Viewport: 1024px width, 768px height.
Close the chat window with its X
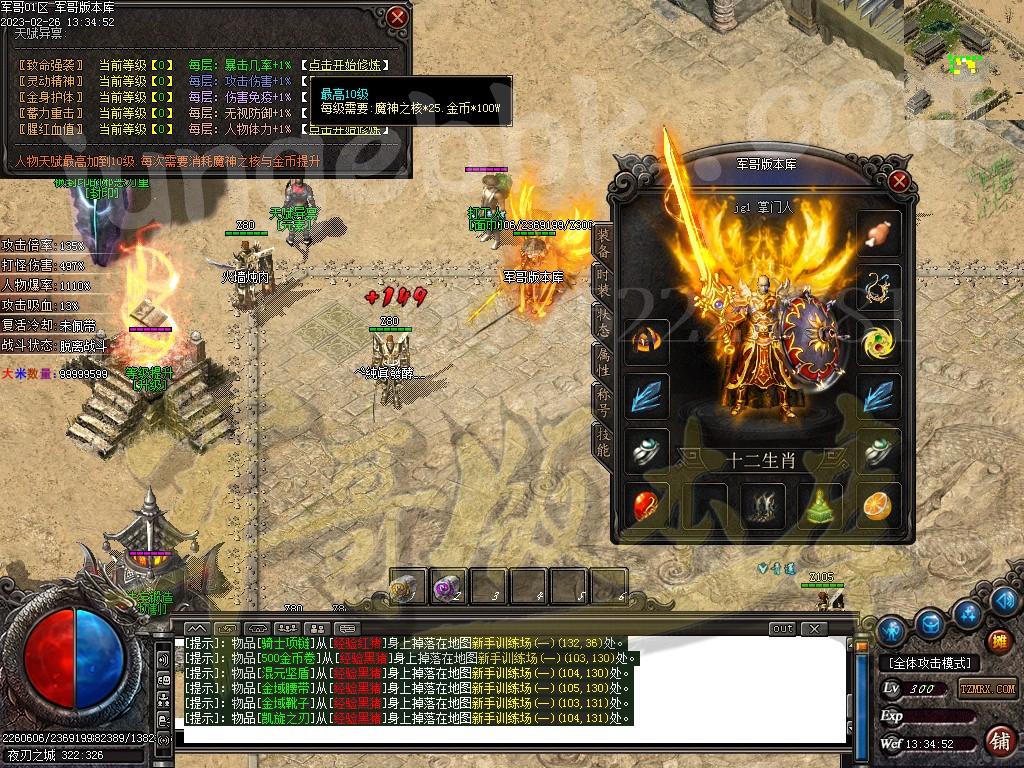[815, 629]
